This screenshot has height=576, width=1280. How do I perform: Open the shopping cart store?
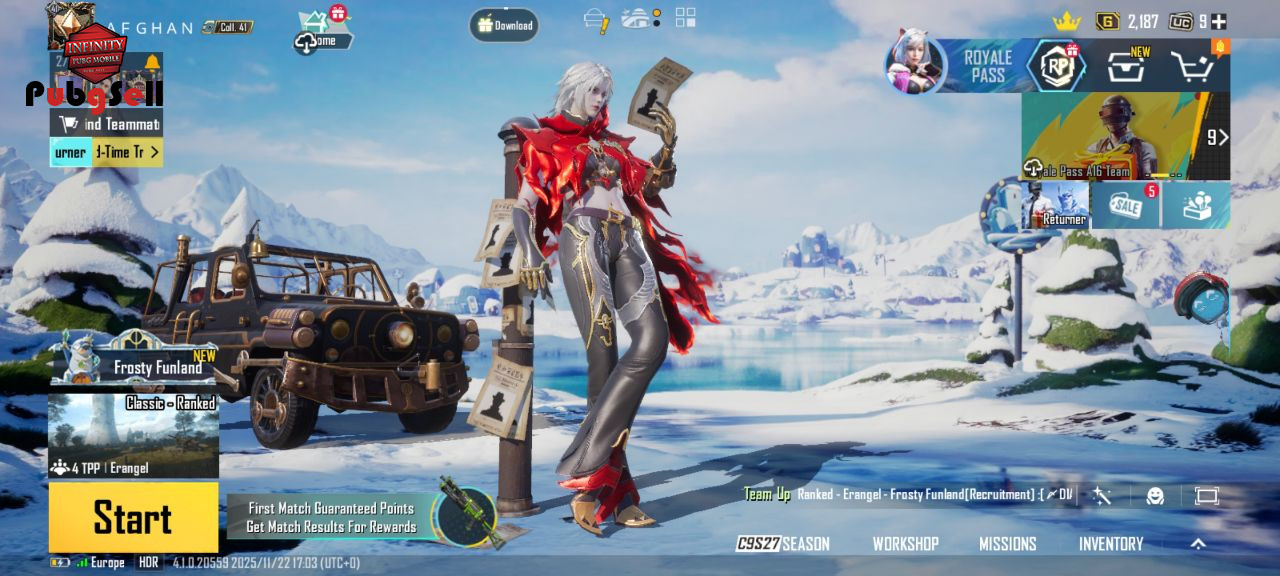[1192, 67]
